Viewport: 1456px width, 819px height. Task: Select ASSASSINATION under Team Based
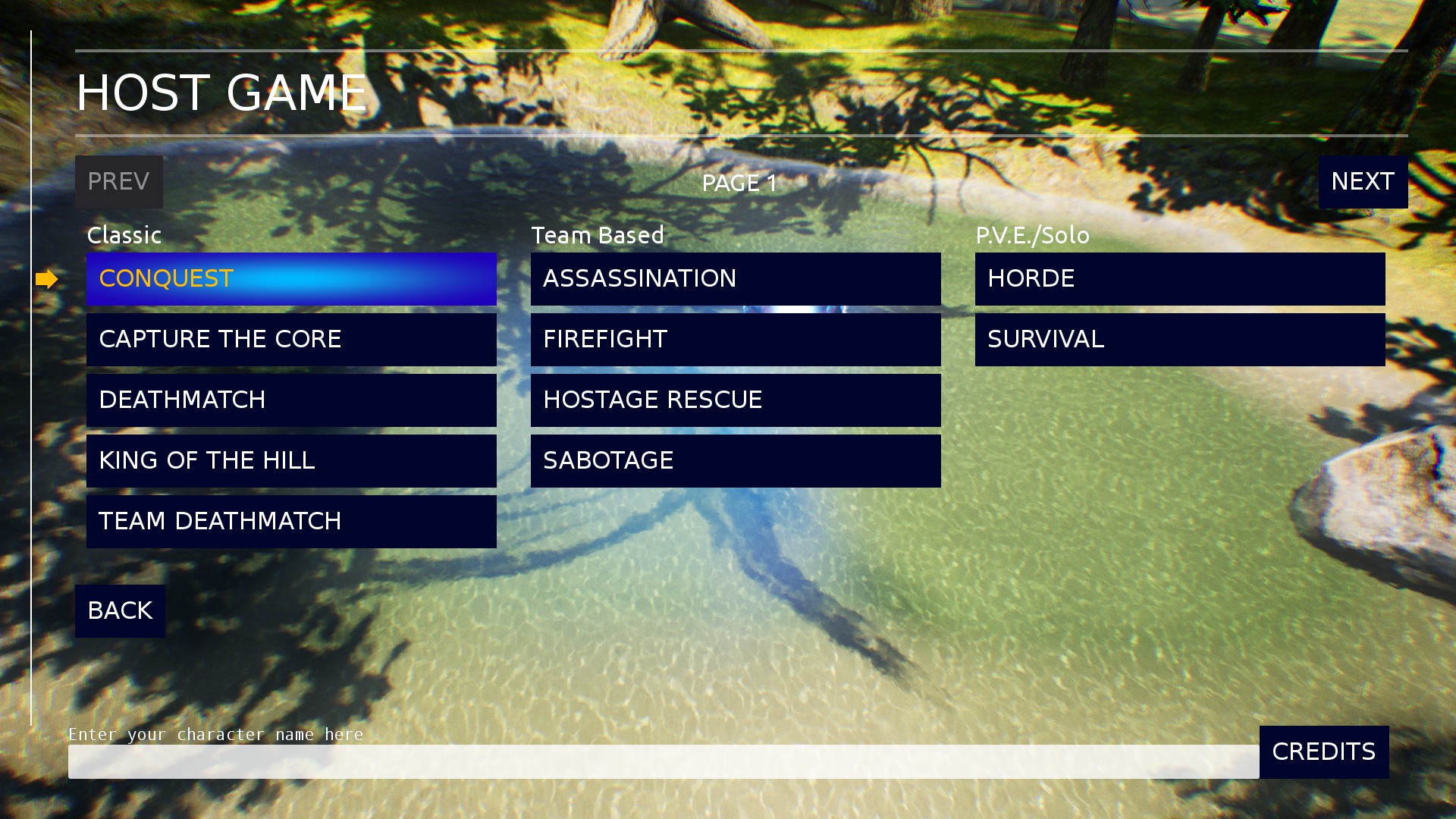(735, 279)
